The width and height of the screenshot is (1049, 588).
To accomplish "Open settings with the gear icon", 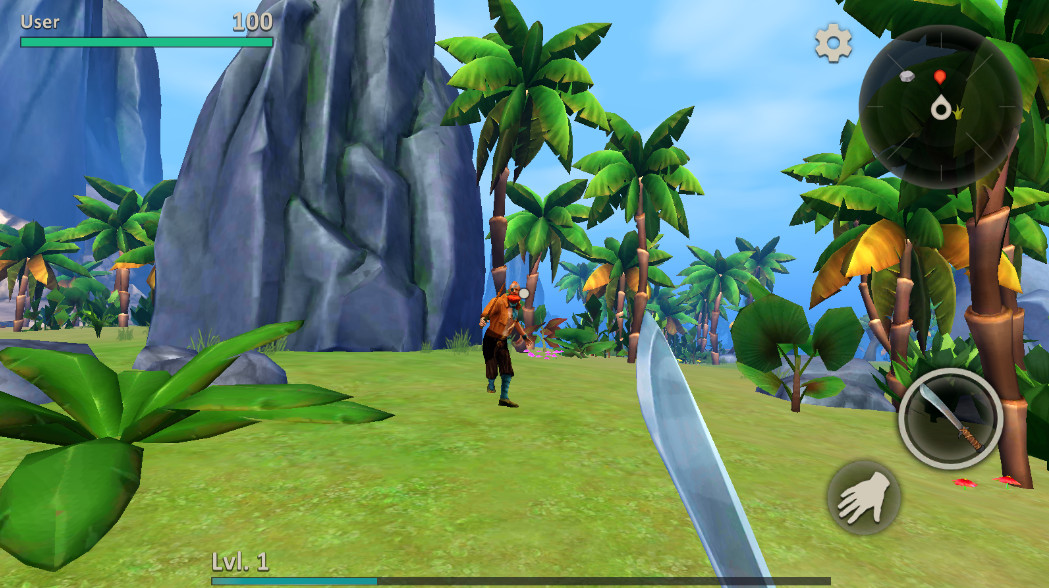I will (833, 43).
